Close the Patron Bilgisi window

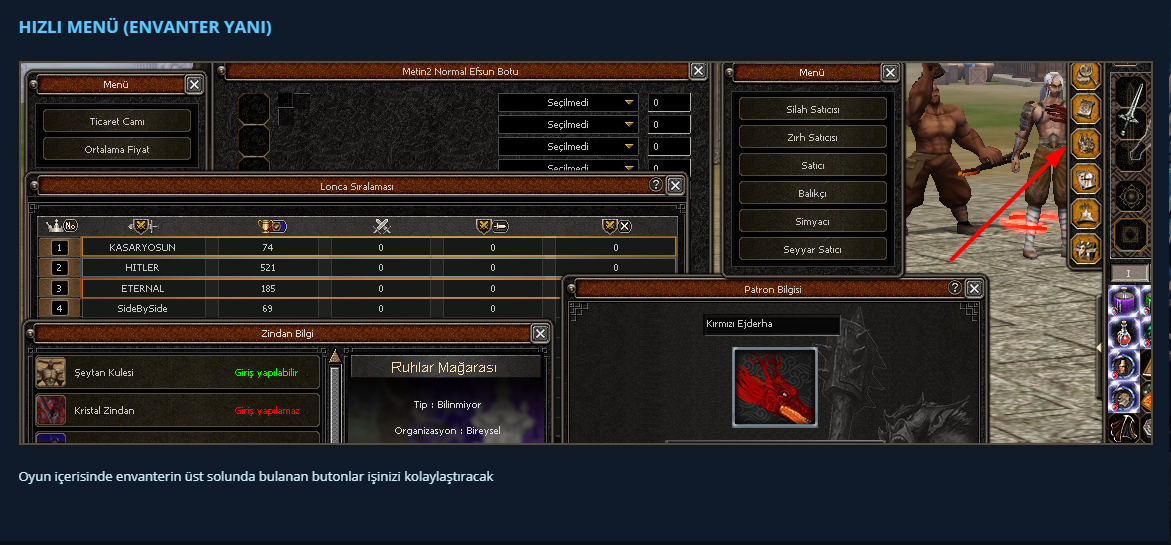pos(974,289)
